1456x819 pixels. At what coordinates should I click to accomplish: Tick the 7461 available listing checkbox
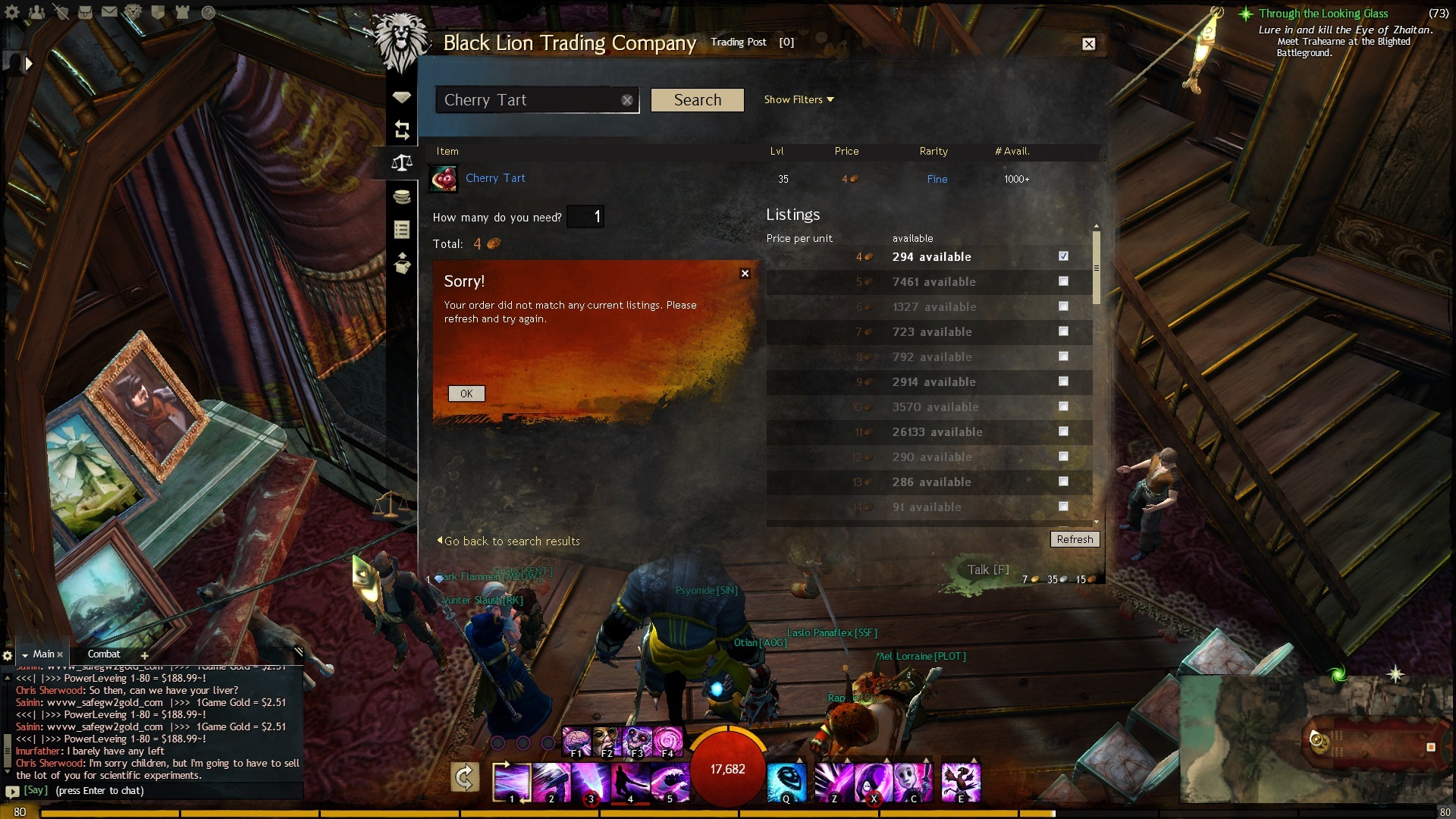(x=1063, y=281)
